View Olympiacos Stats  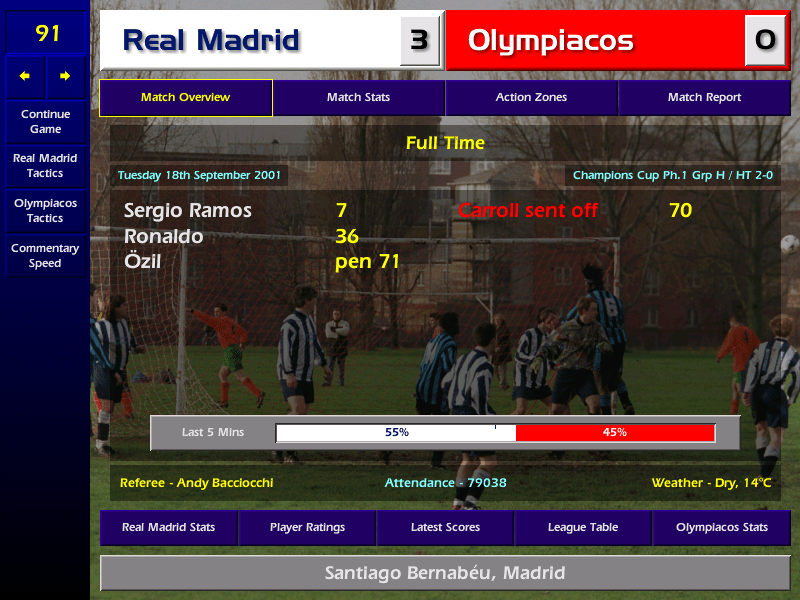(x=722, y=527)
